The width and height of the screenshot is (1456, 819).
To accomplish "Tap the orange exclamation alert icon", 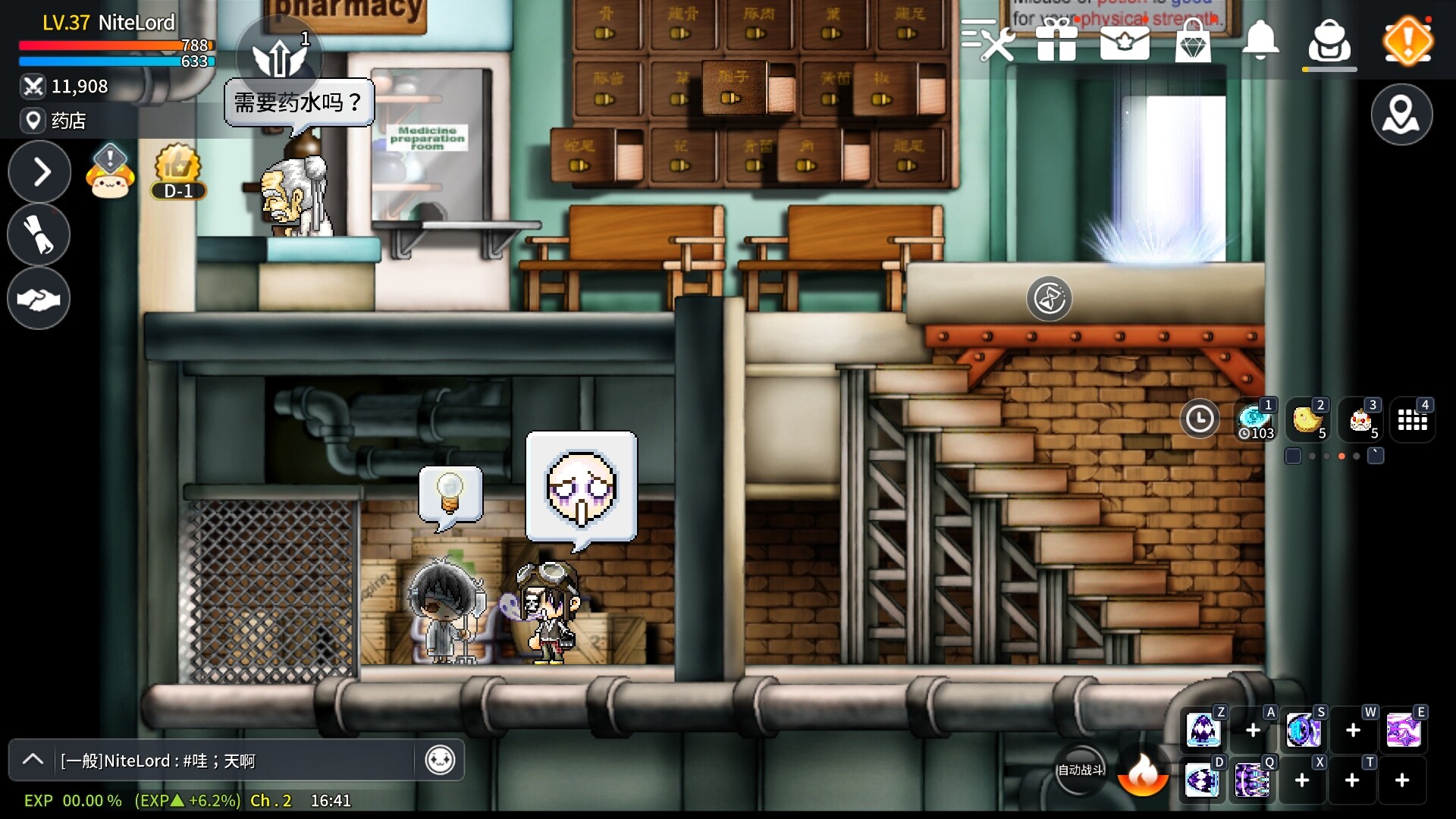I will [x=1407, y=41].
